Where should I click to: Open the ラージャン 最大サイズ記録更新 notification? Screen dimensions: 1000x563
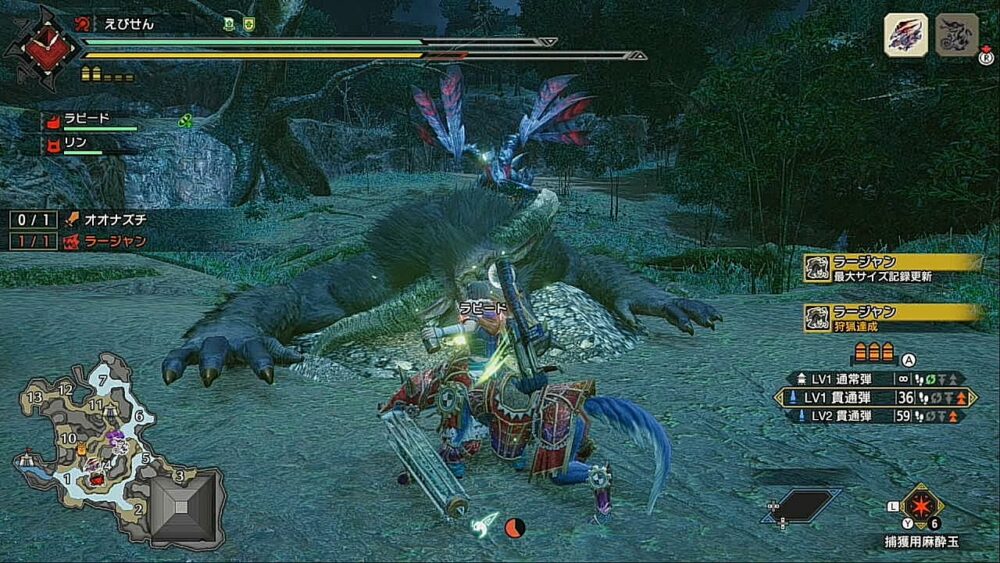(x=892, y=268)
